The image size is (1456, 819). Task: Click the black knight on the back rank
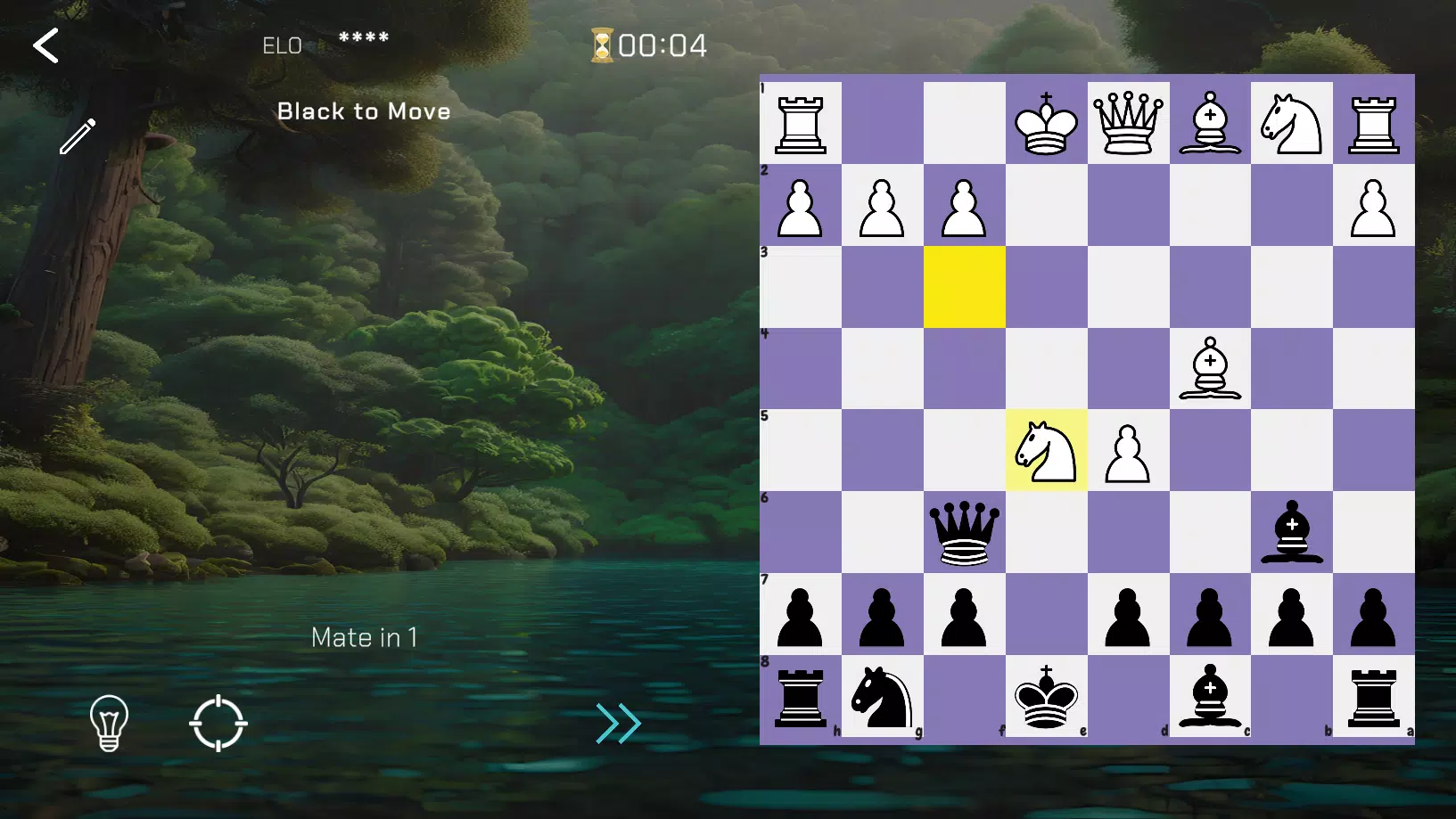coord(883,701)
